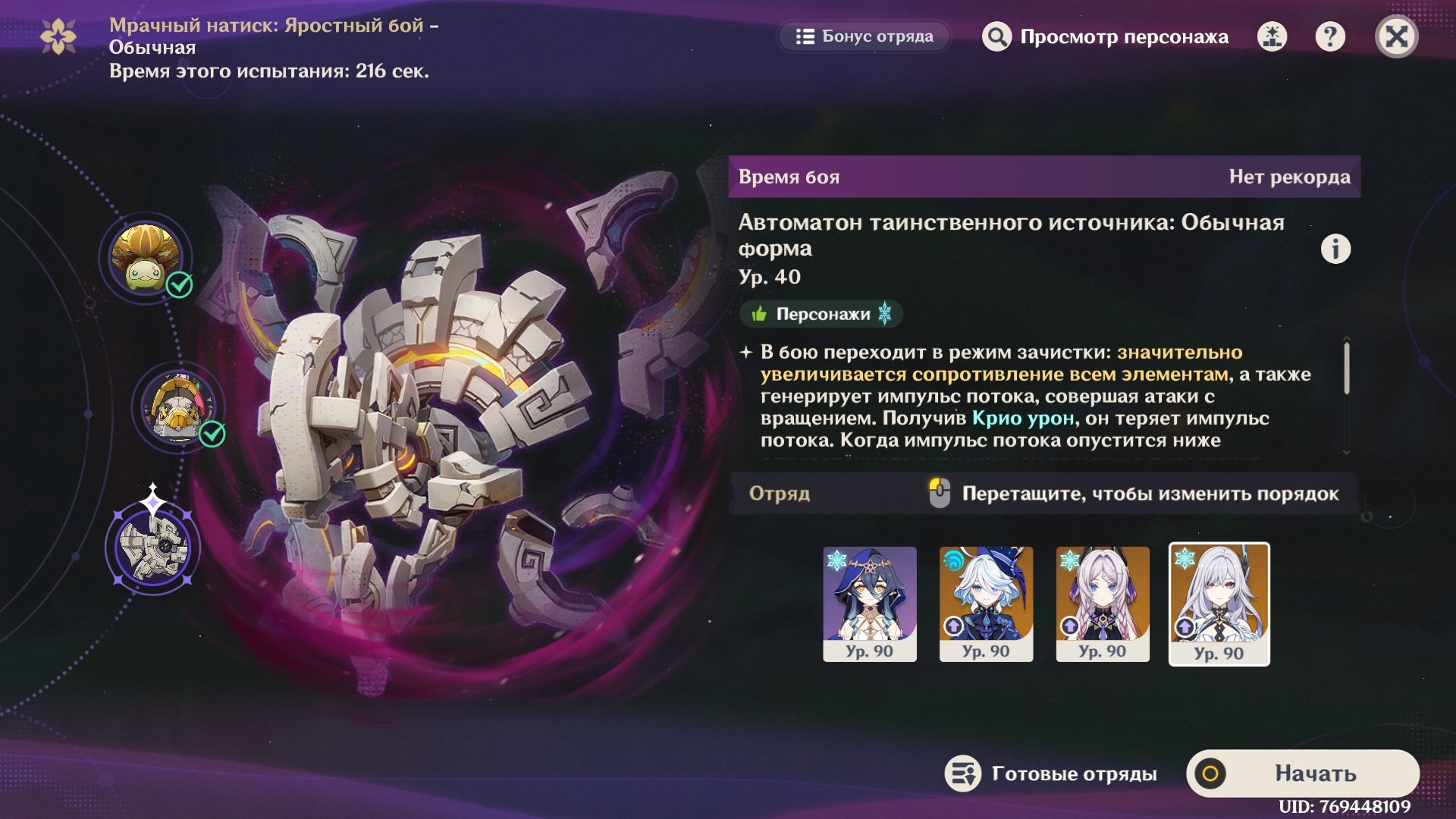Screen dimensions: 1456x819
Task: Click the question mark help icon
Action: (x=1329, y=36)
